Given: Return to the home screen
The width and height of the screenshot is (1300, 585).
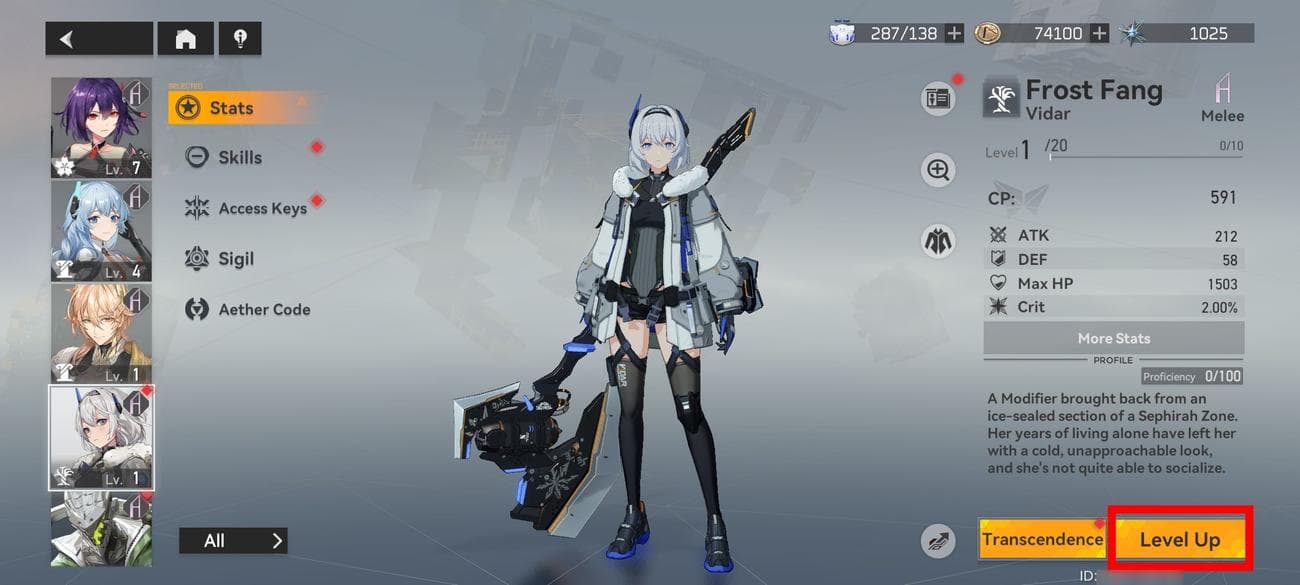Looking at the screenshot, I should point(186,39).
